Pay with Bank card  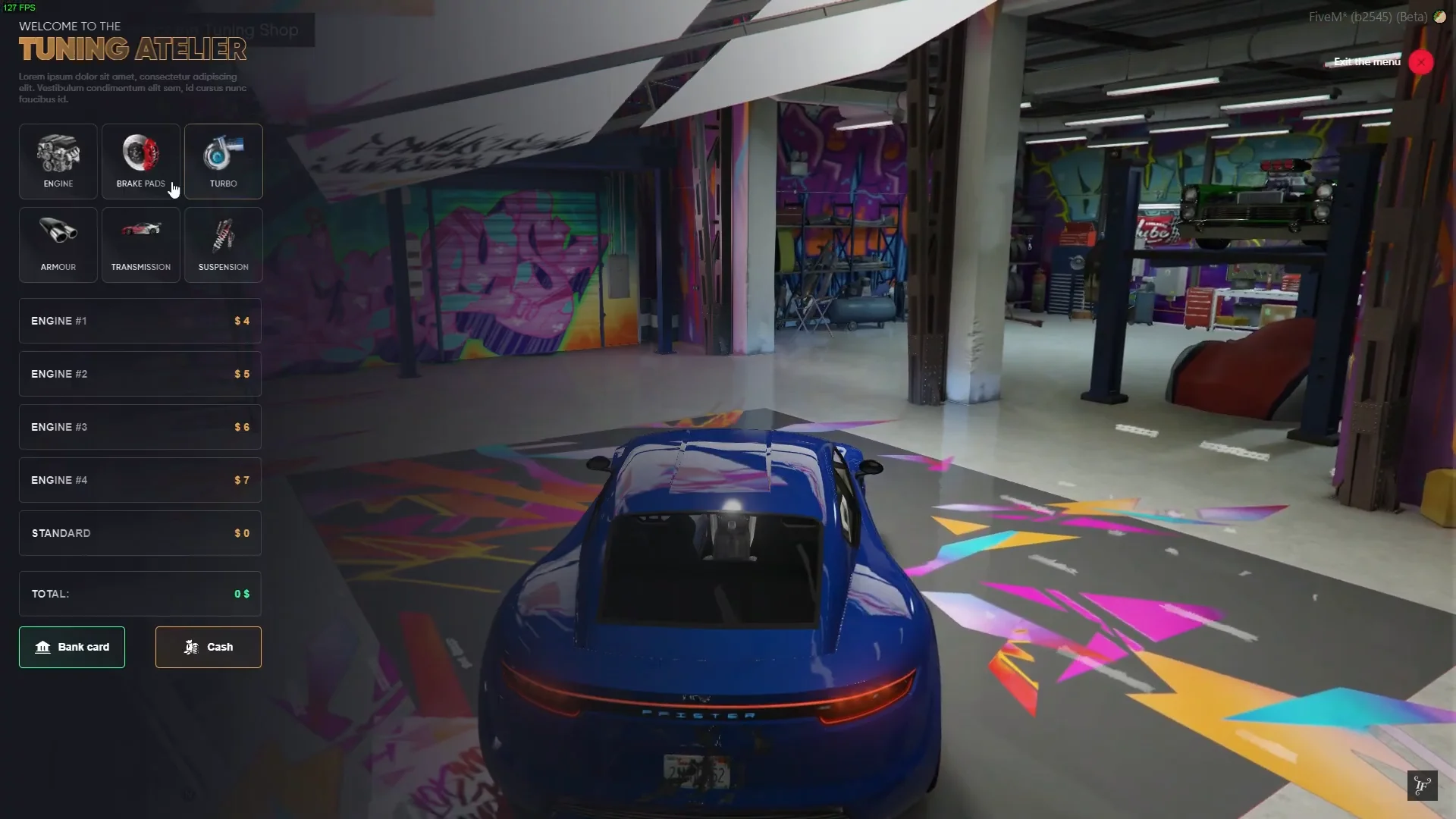pos(72,647)
